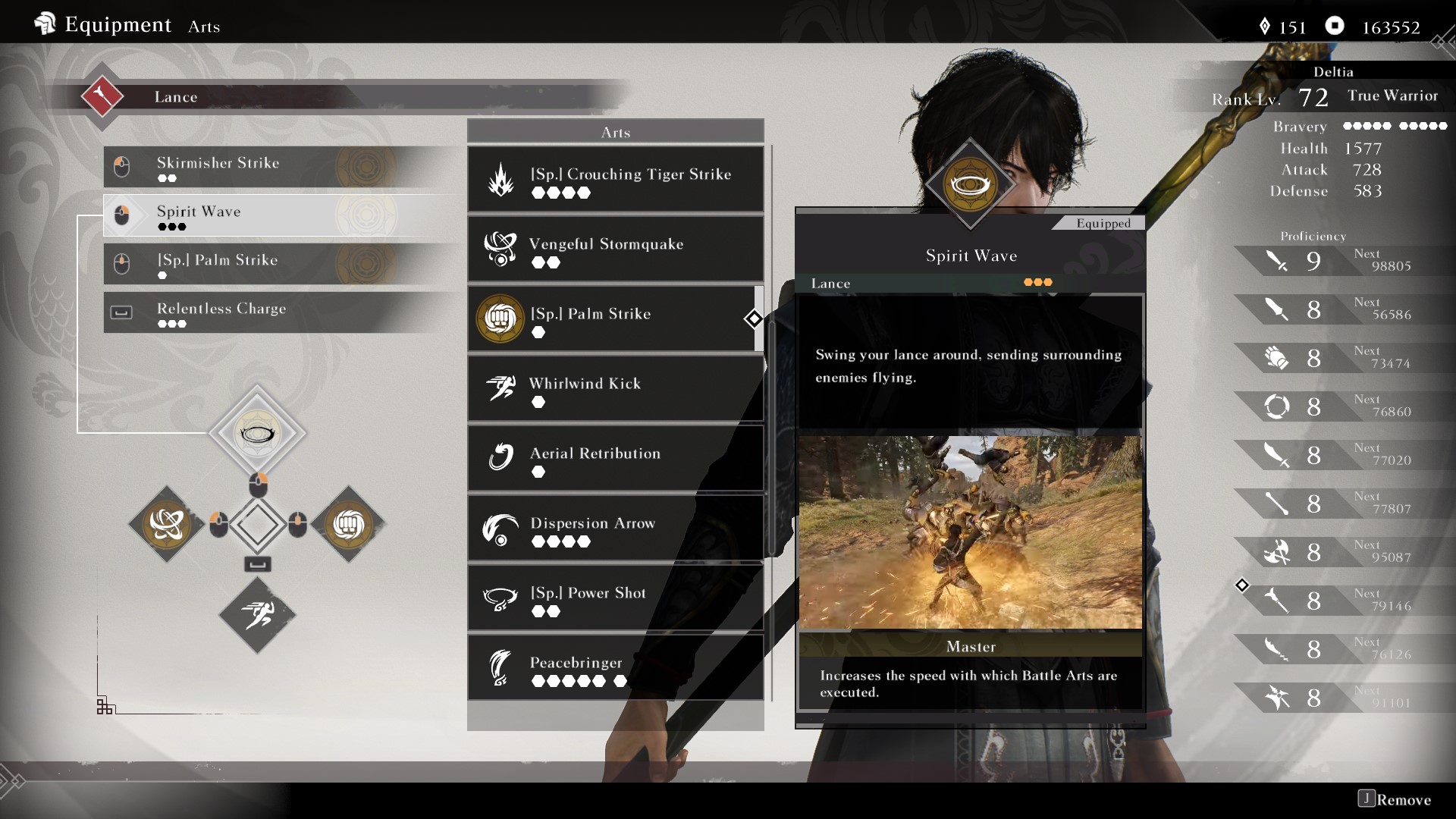Select Whirlwind Kick art
The height and width of the screenshot is (819, 1456).
coord(615,389)
